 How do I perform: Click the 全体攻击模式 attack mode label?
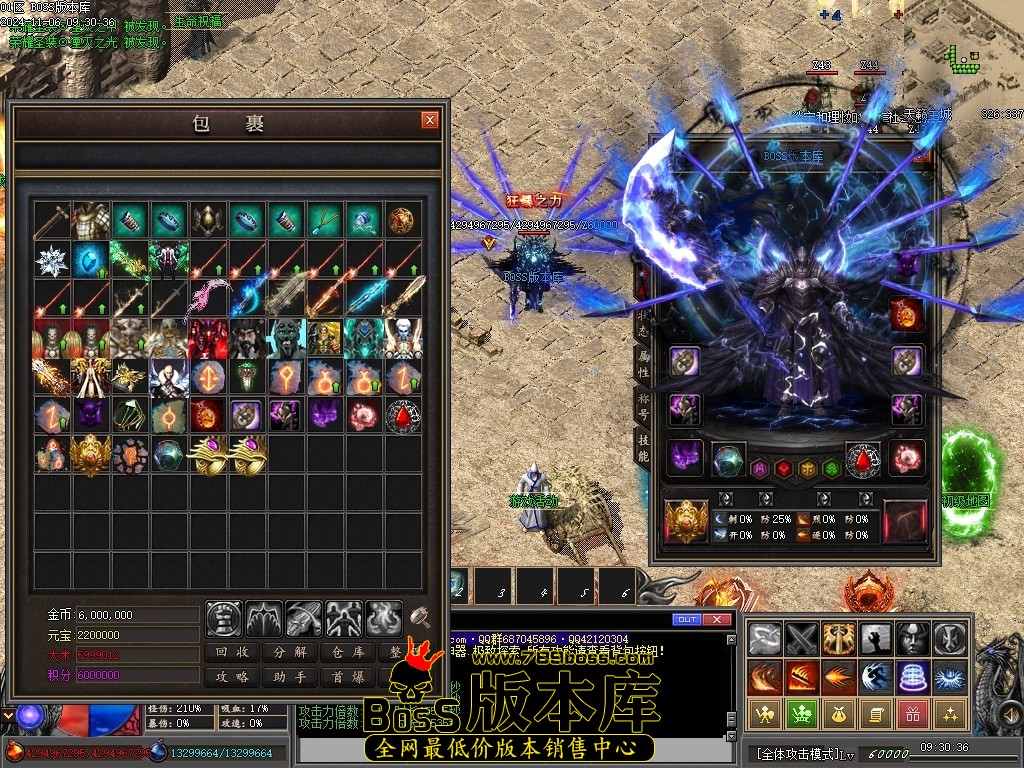point(795,752)
